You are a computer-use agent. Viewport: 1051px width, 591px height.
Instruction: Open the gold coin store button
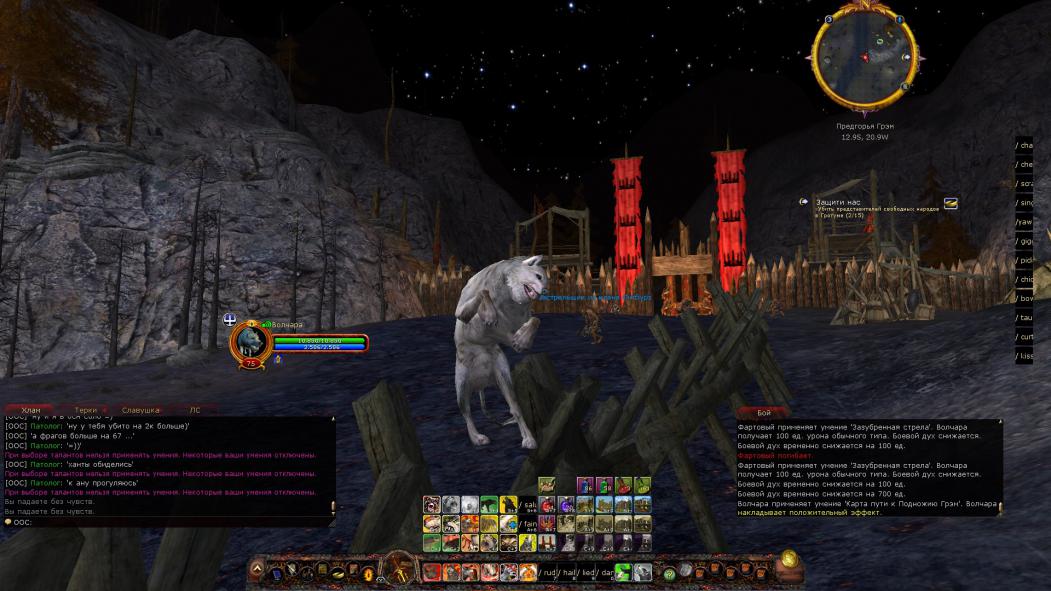point(789,559)
